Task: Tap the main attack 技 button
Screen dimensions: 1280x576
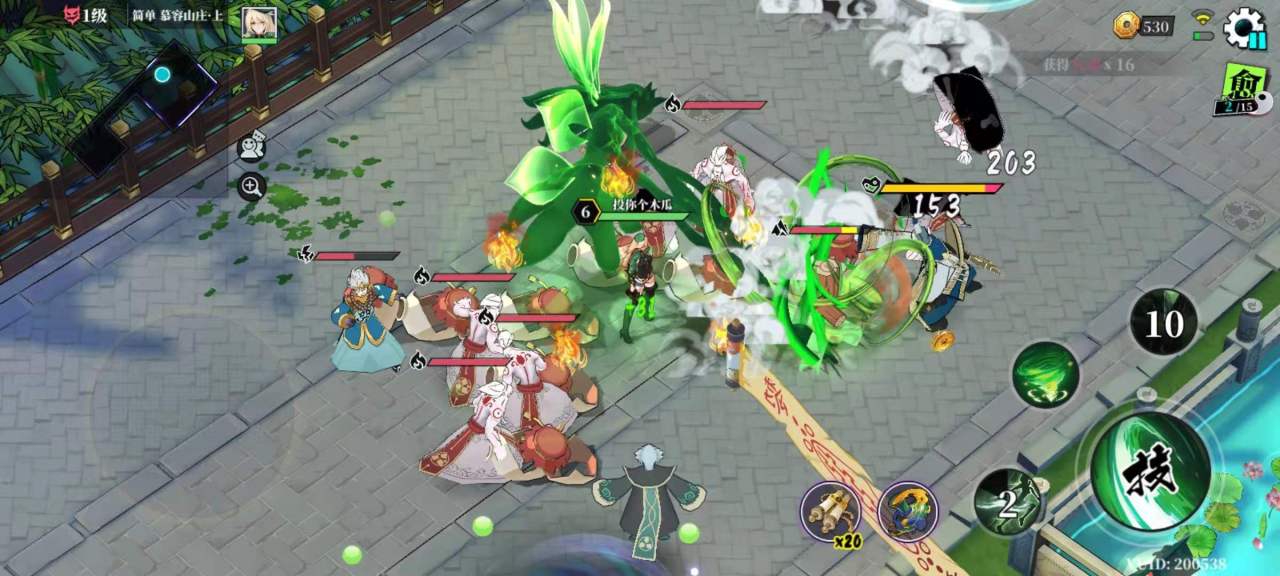Action: (1150, 471)
